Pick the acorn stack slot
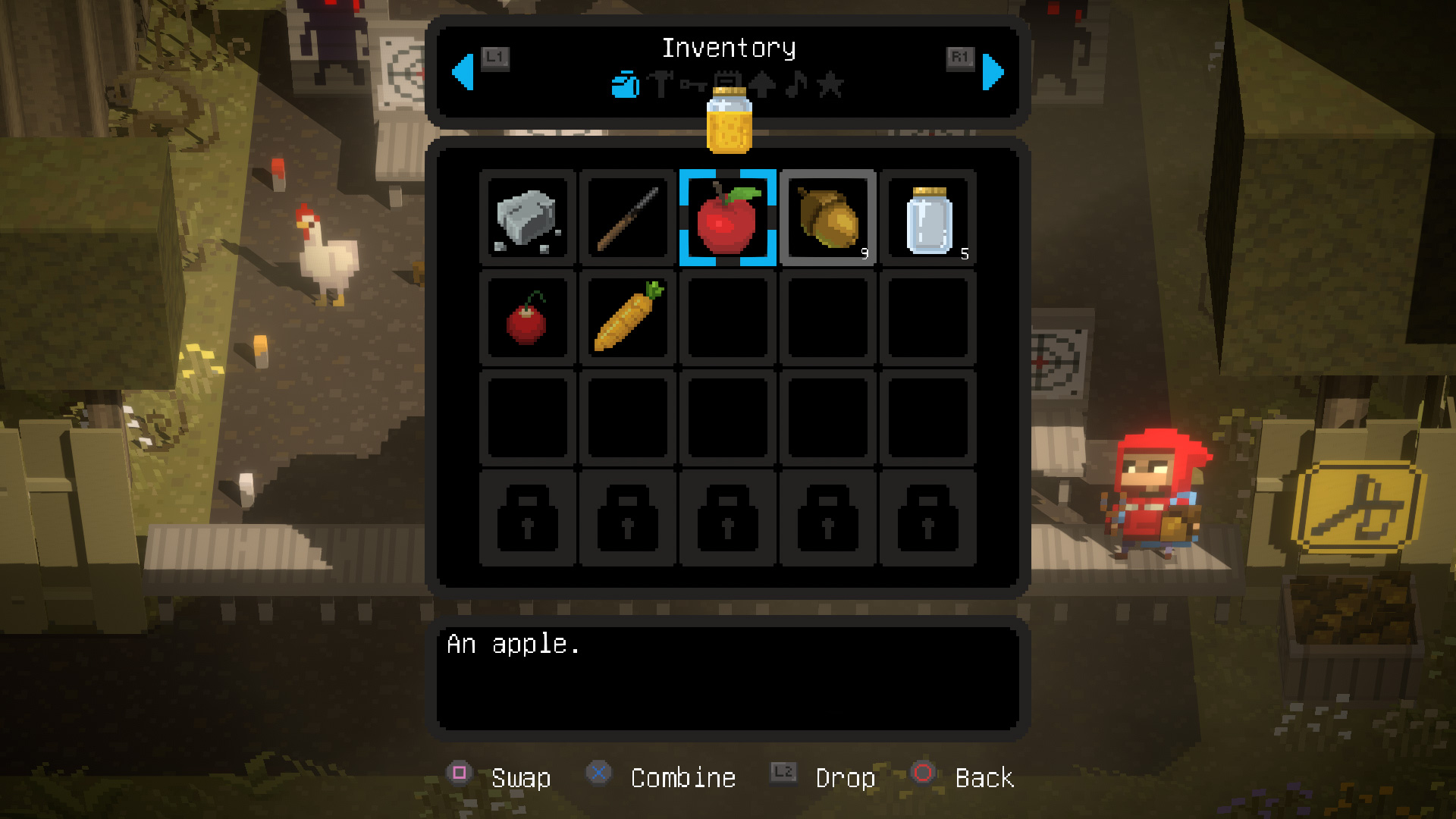The width and height of the screenshot is (1456, 819). (827, 218)
